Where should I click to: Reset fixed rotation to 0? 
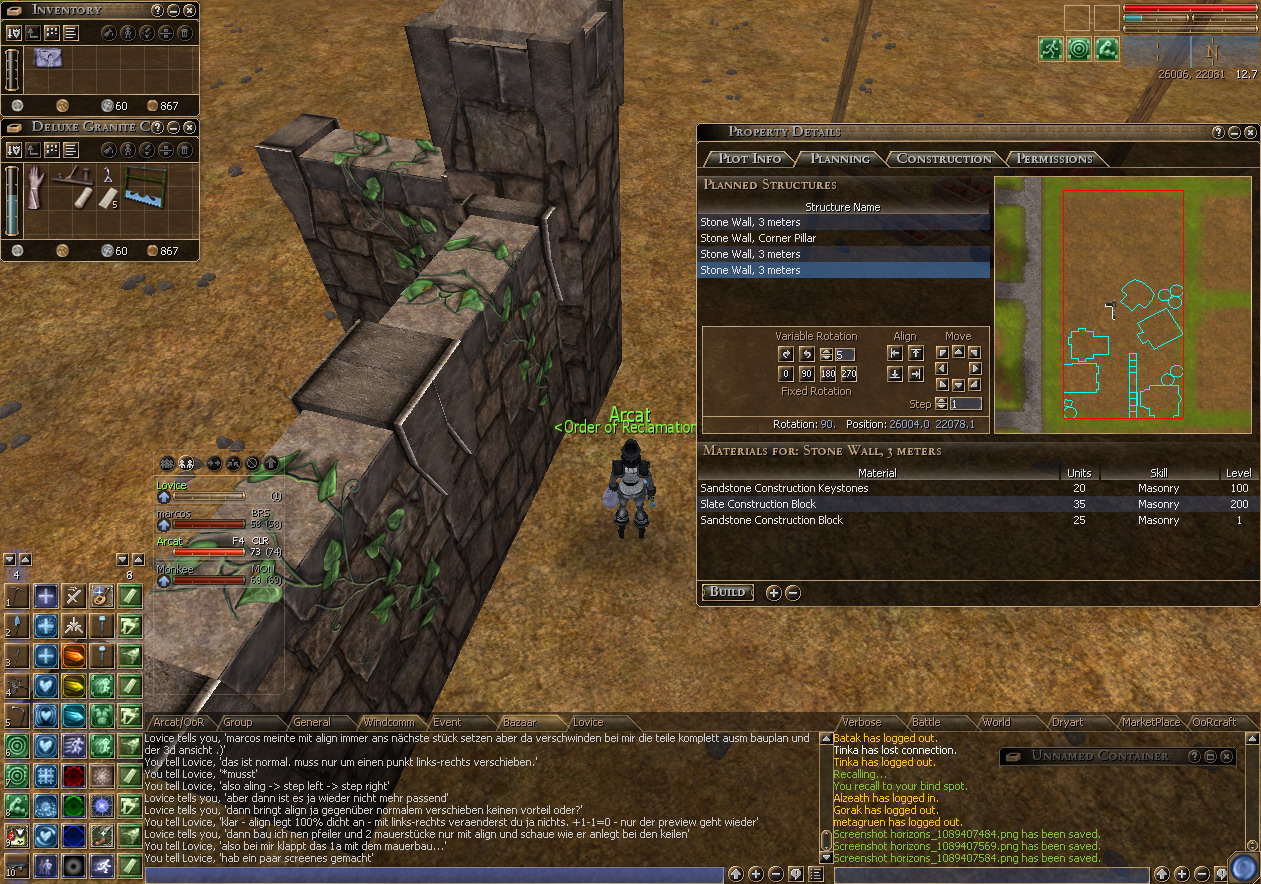[x=786, y=374]
